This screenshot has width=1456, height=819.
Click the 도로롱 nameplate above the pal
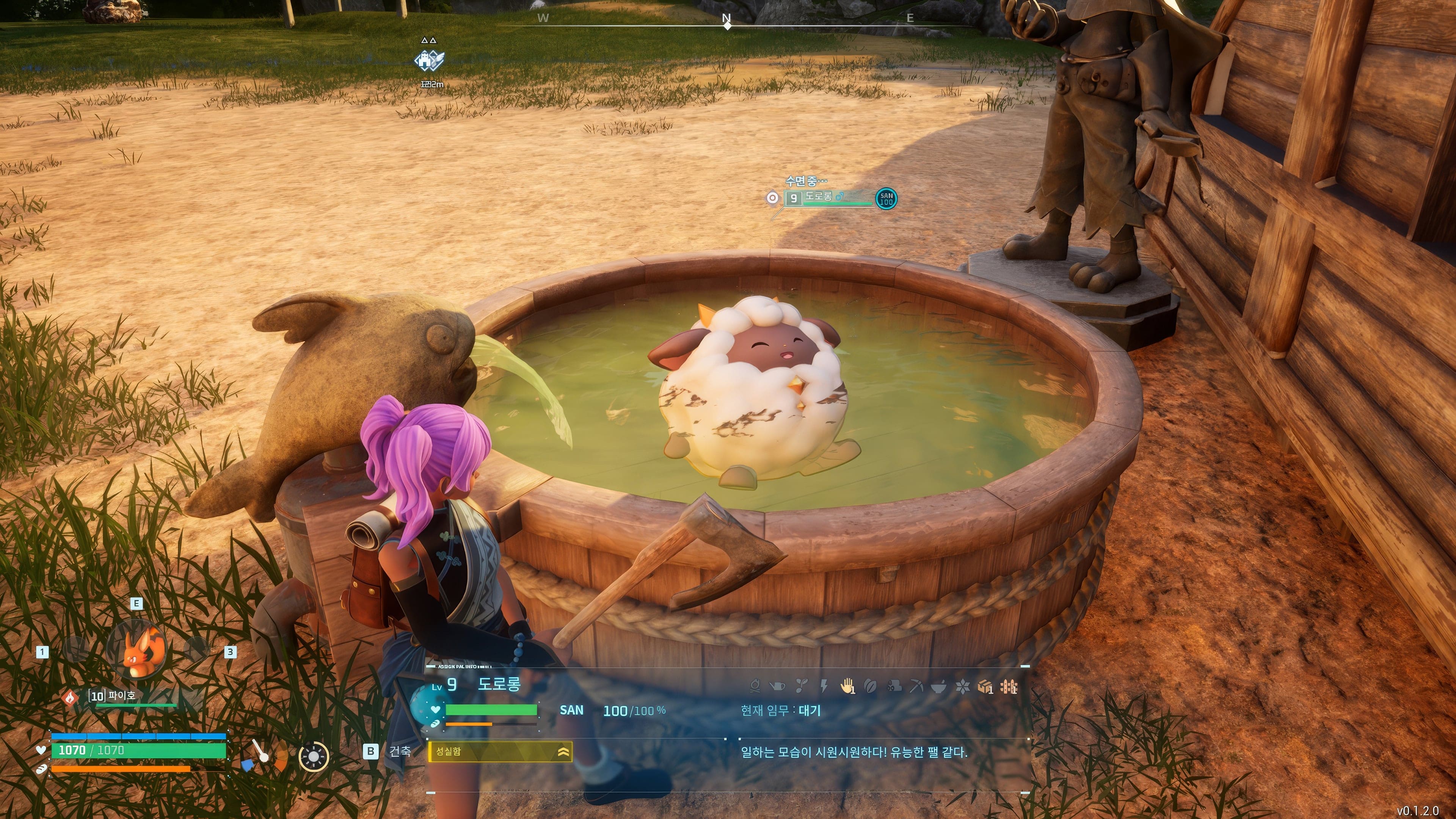click(819, 197)
